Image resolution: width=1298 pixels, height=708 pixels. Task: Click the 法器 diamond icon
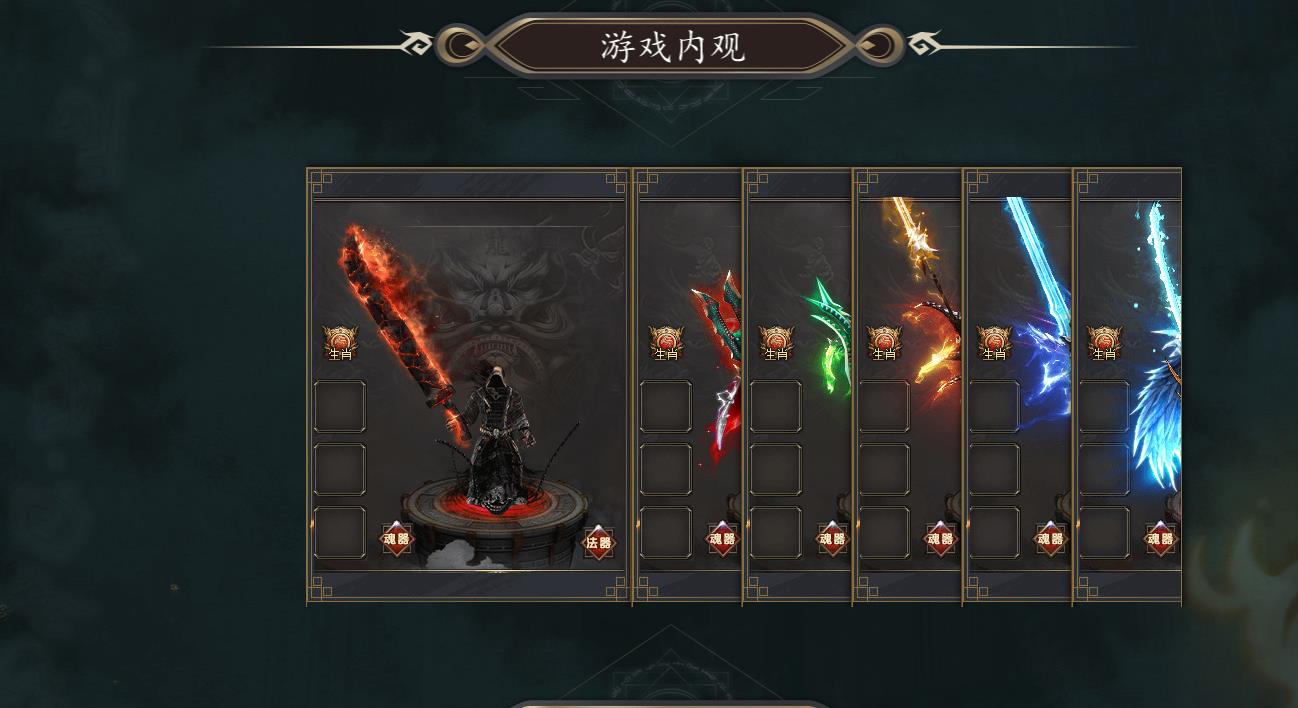[x=599, y=542]
